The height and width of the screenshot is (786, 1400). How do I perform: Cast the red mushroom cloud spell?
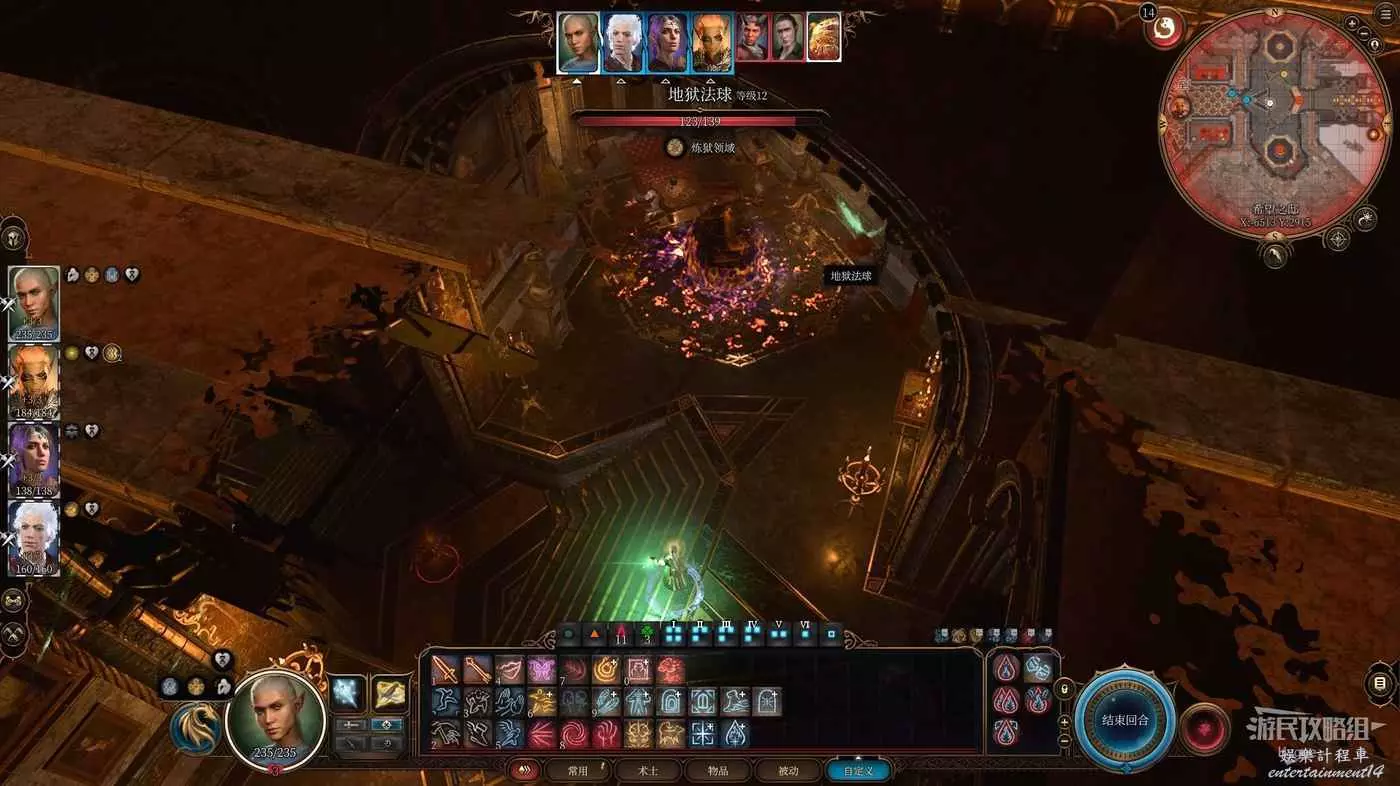(670, 670)
